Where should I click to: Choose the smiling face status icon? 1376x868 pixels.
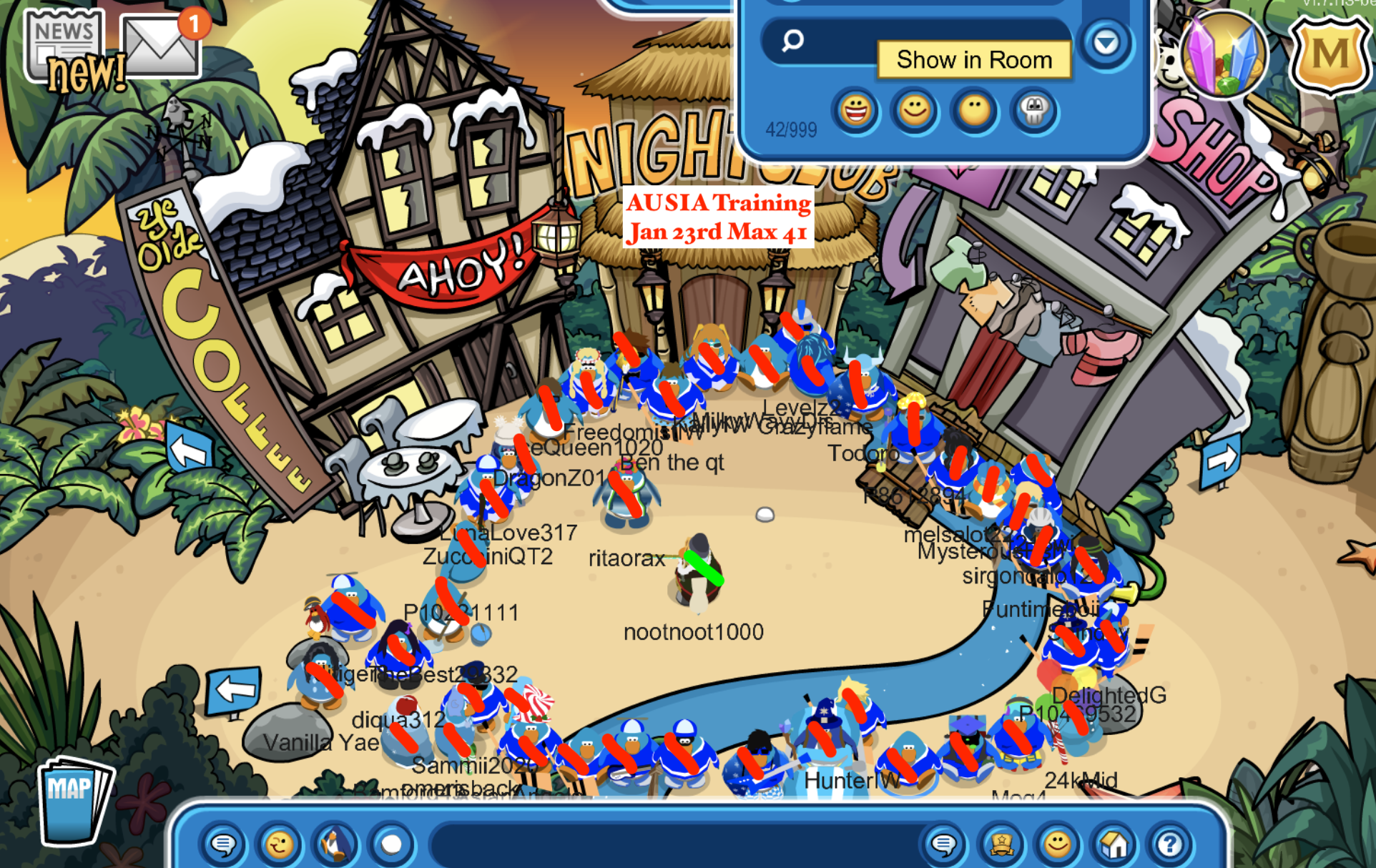pos(915,111)
